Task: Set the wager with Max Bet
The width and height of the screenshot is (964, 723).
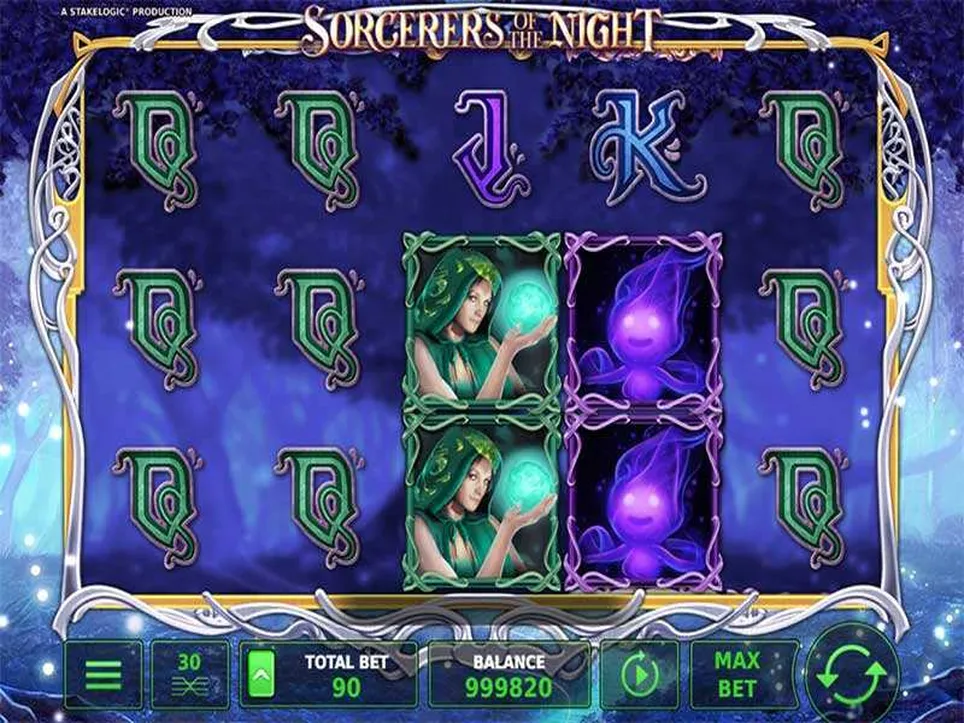Action: point(738,675)
